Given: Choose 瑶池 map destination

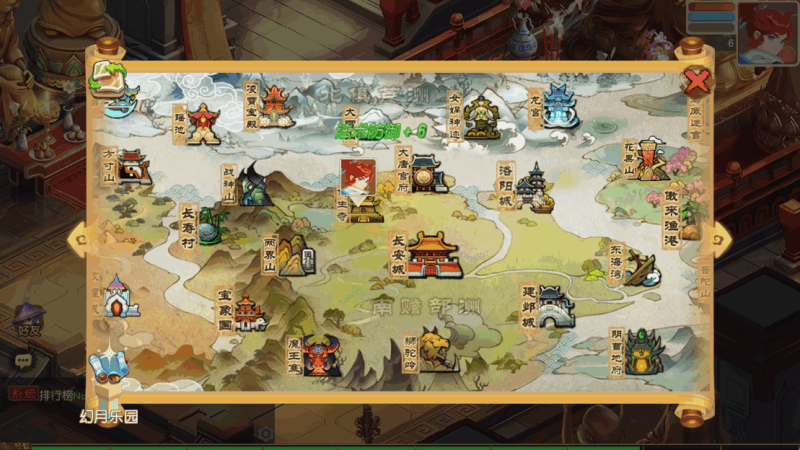Looking at the screenshot, I should tap(203, 124).
